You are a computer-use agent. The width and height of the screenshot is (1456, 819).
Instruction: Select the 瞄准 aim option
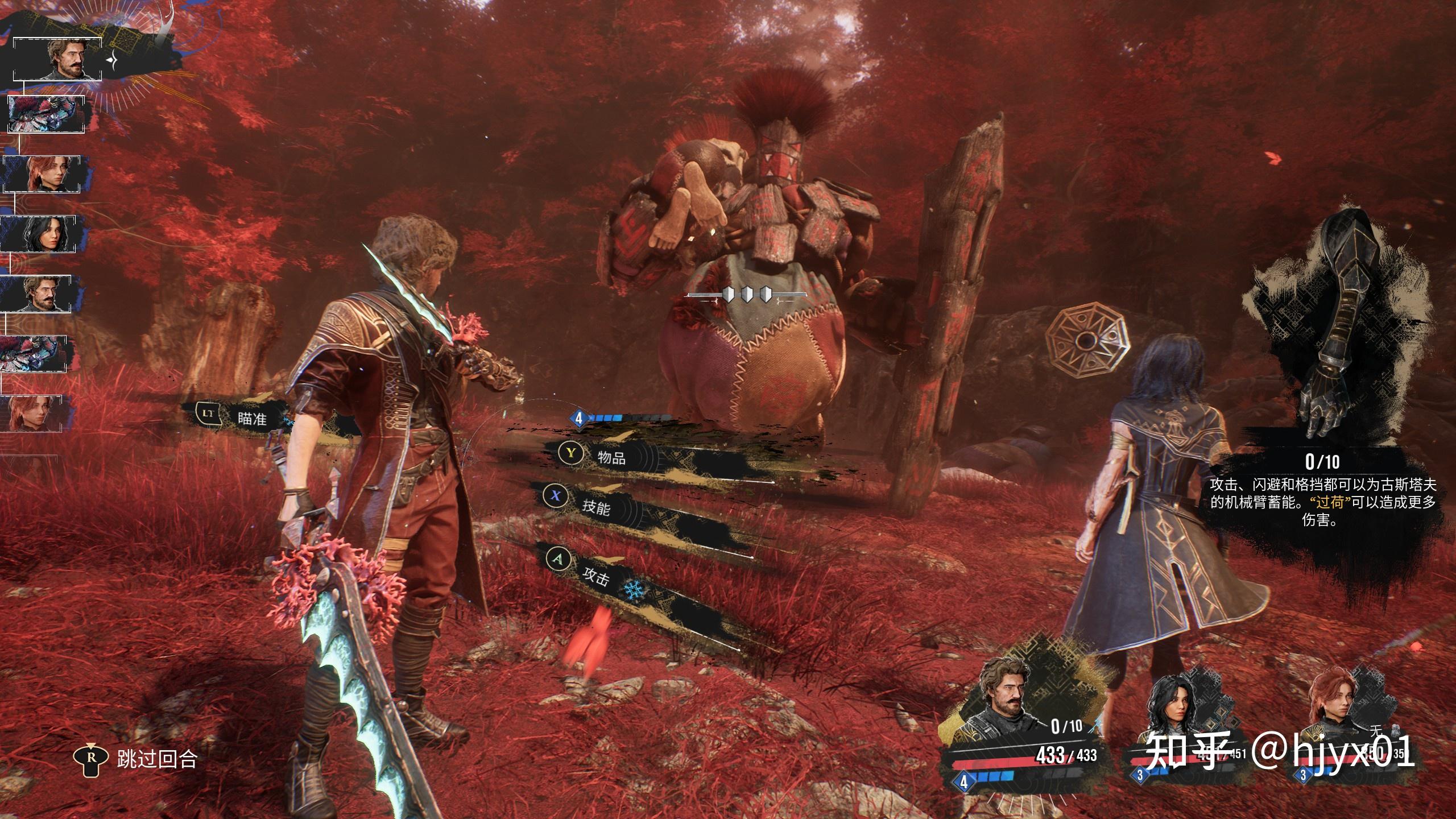pyautogui.click(x=251, y=419)
